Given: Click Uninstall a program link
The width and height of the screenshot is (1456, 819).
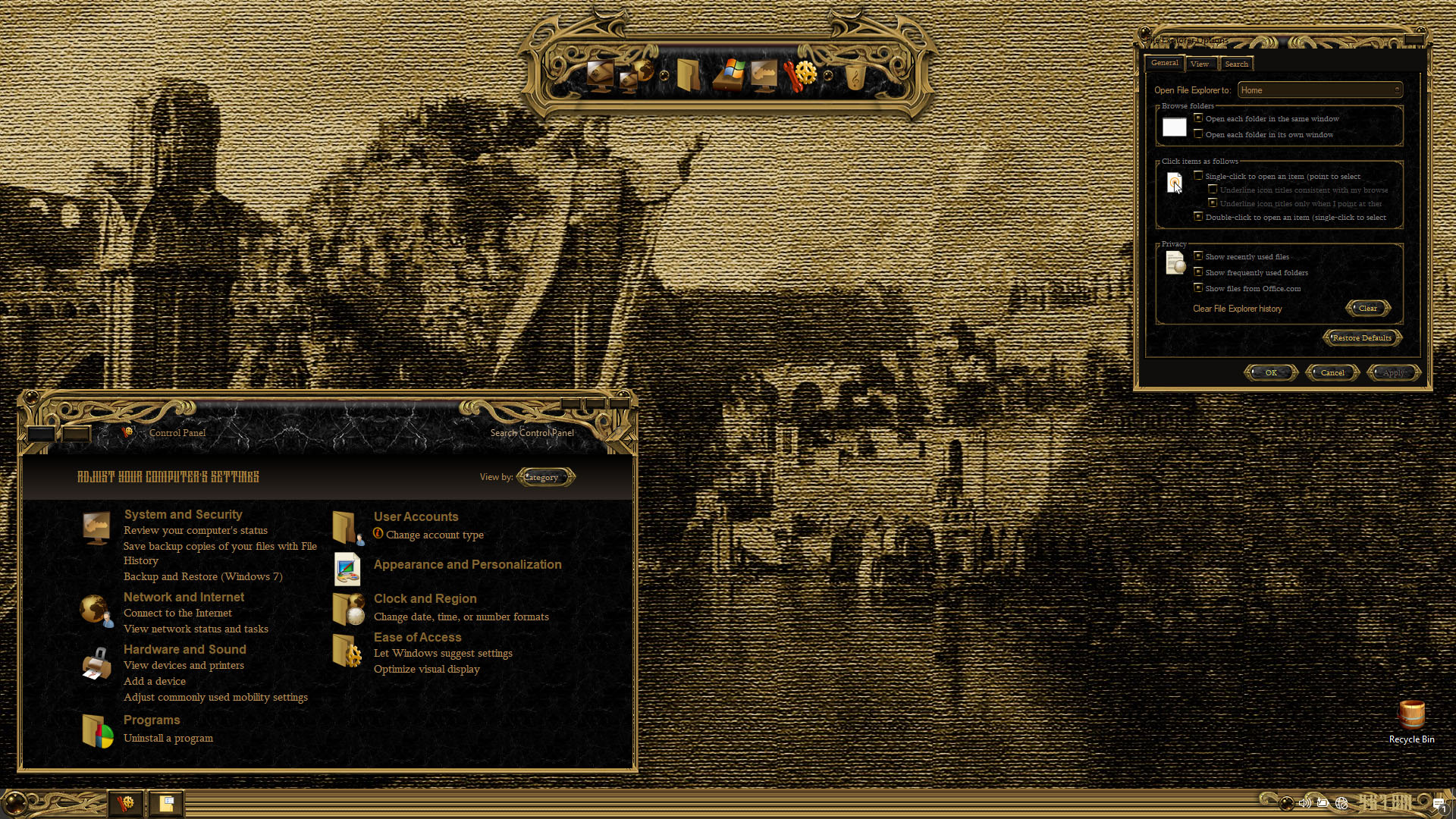Looking at the screenshot, I should click(x=168, y=738).
